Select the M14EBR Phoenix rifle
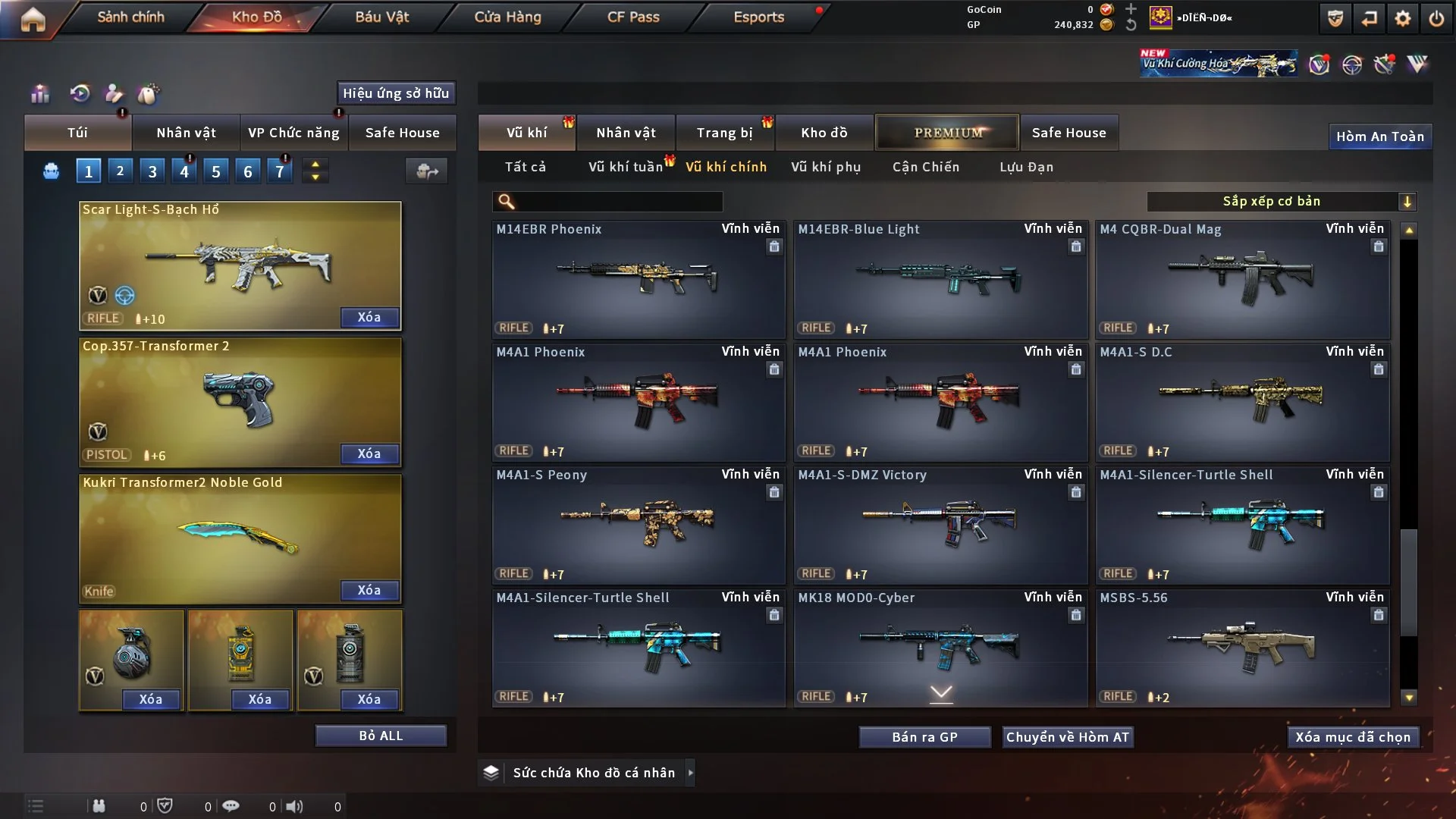1456x819 pixels. tap(638, 279)
